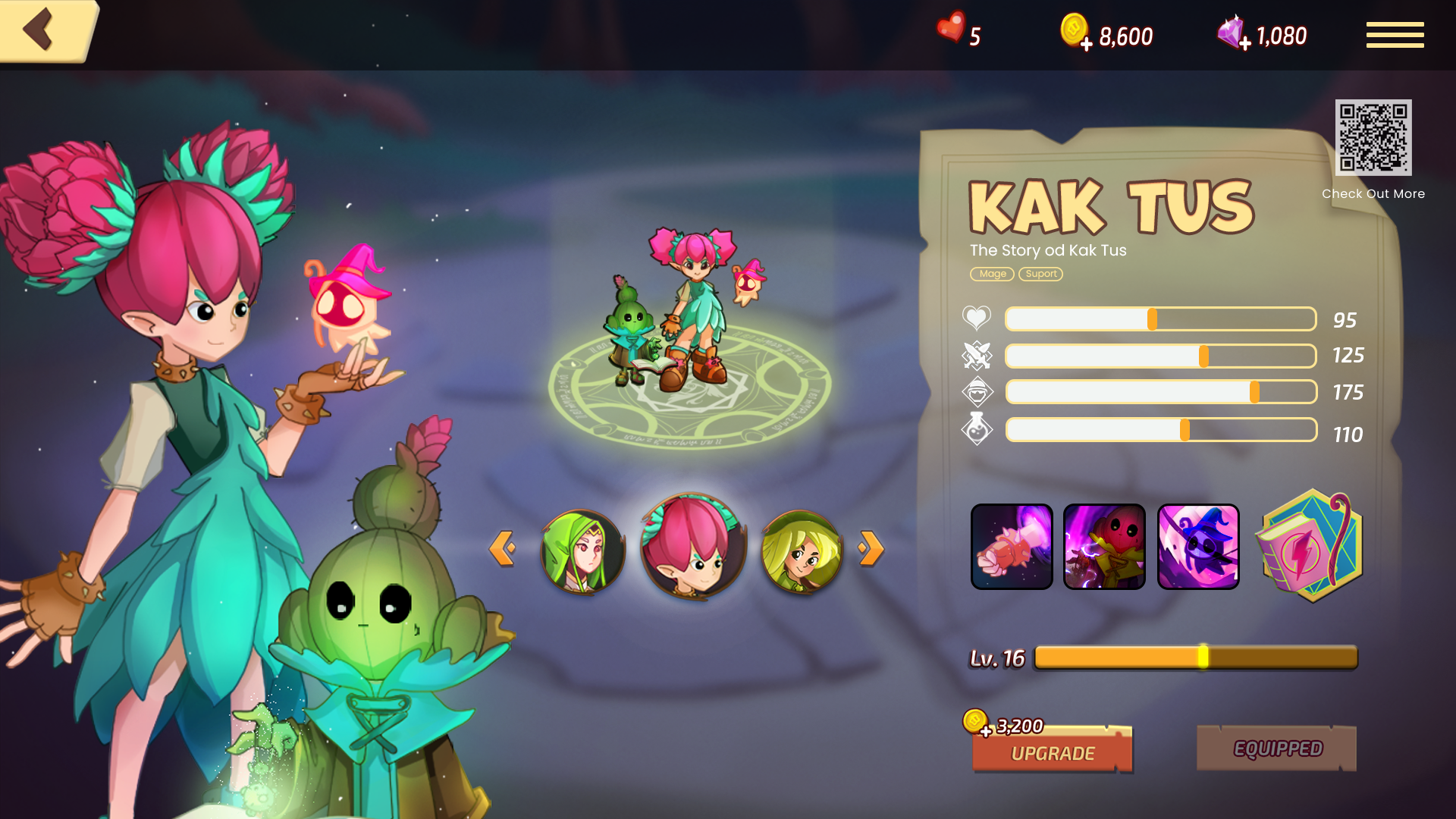Select the Mage class tag

pos(992,274)
